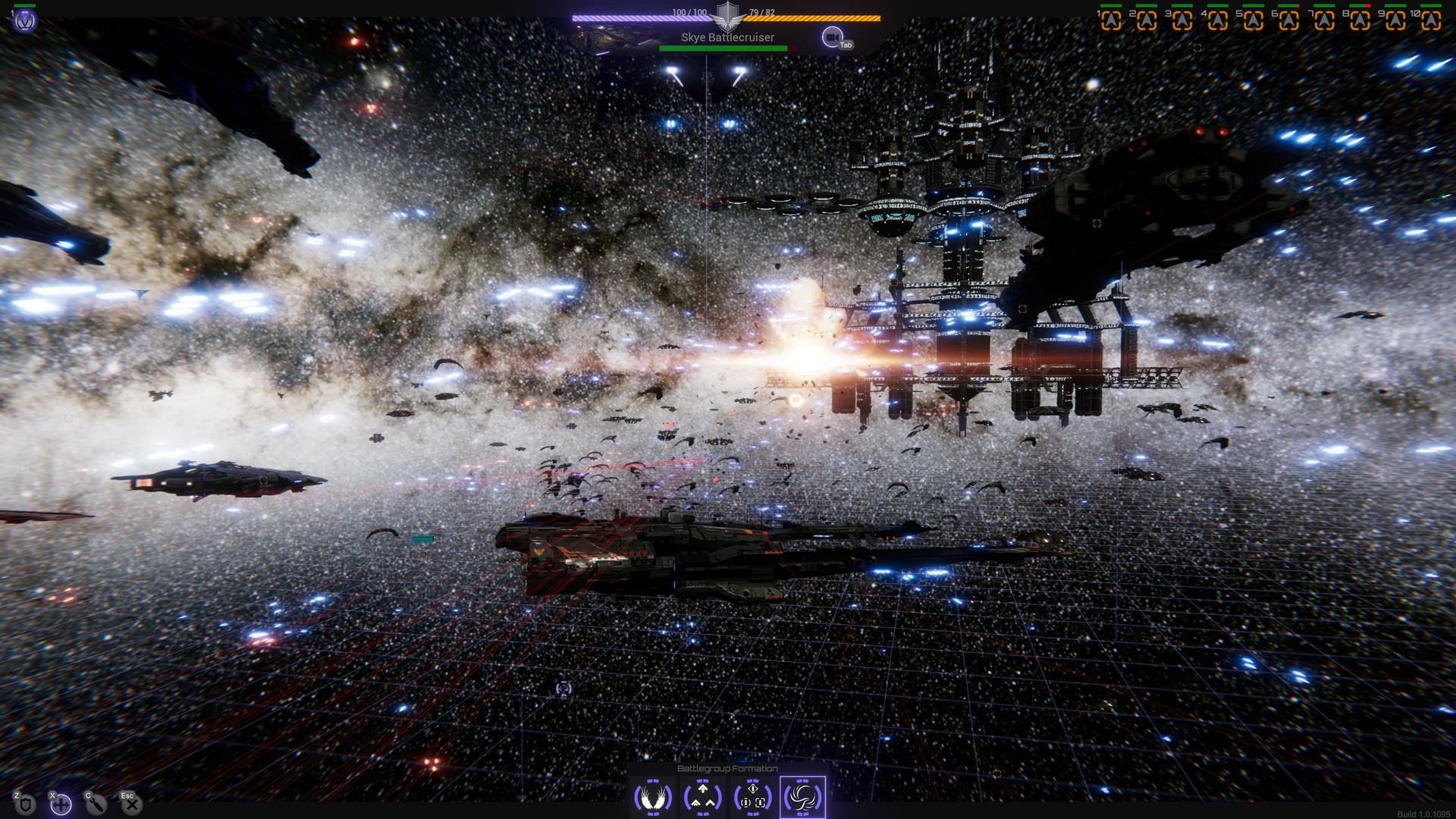Click the Skye Battlecruiser target label
This screenshot has height=819, width=1456.
coord(727,37)
